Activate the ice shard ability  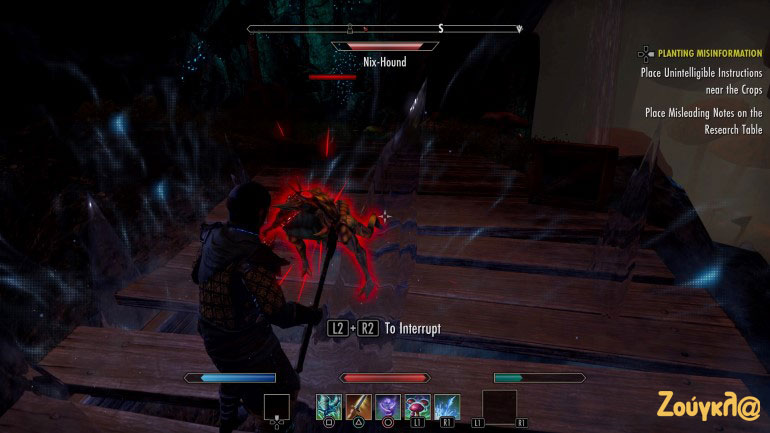[447, 405]
